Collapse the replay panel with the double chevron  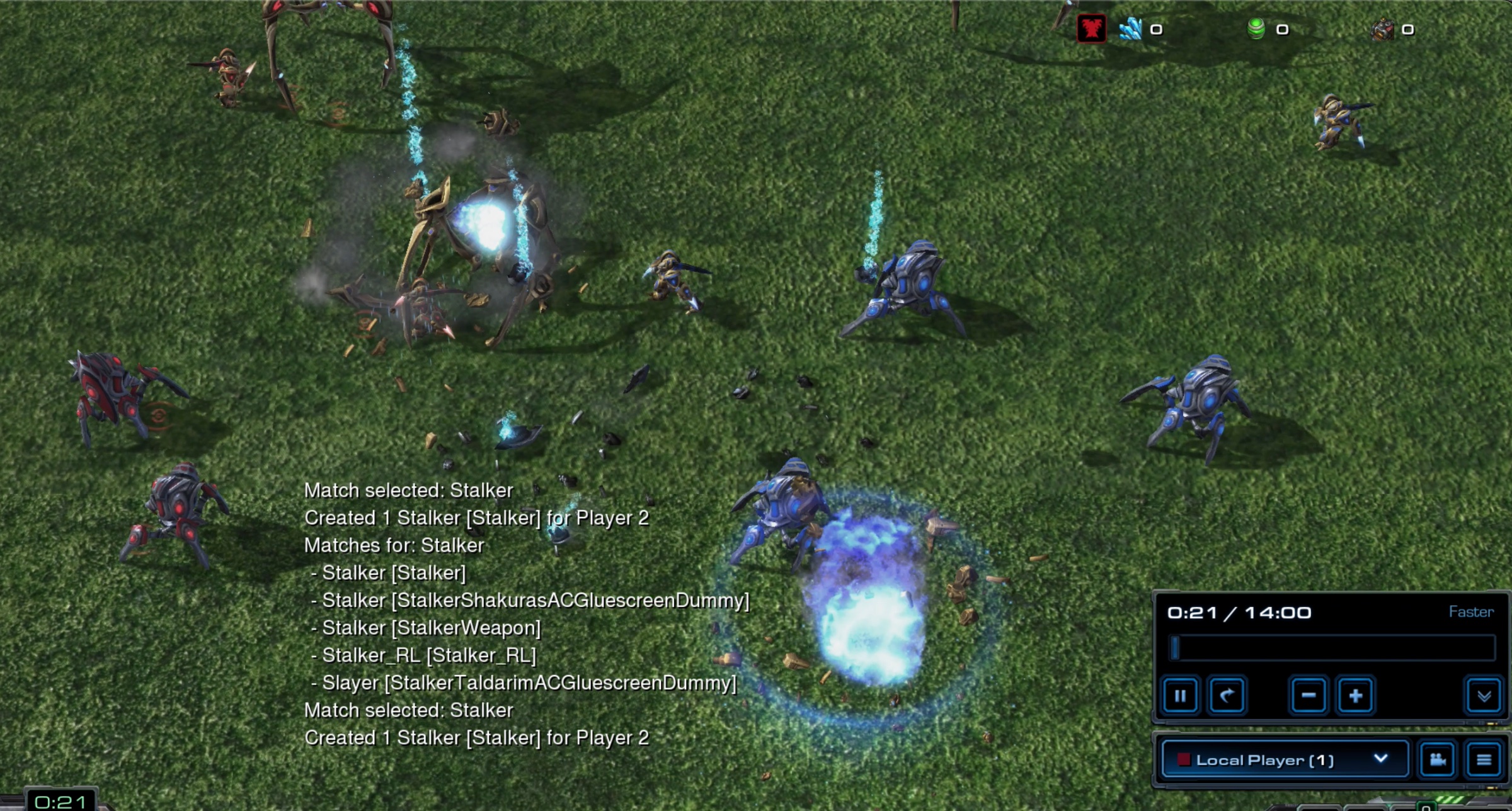pos(1484,696)
